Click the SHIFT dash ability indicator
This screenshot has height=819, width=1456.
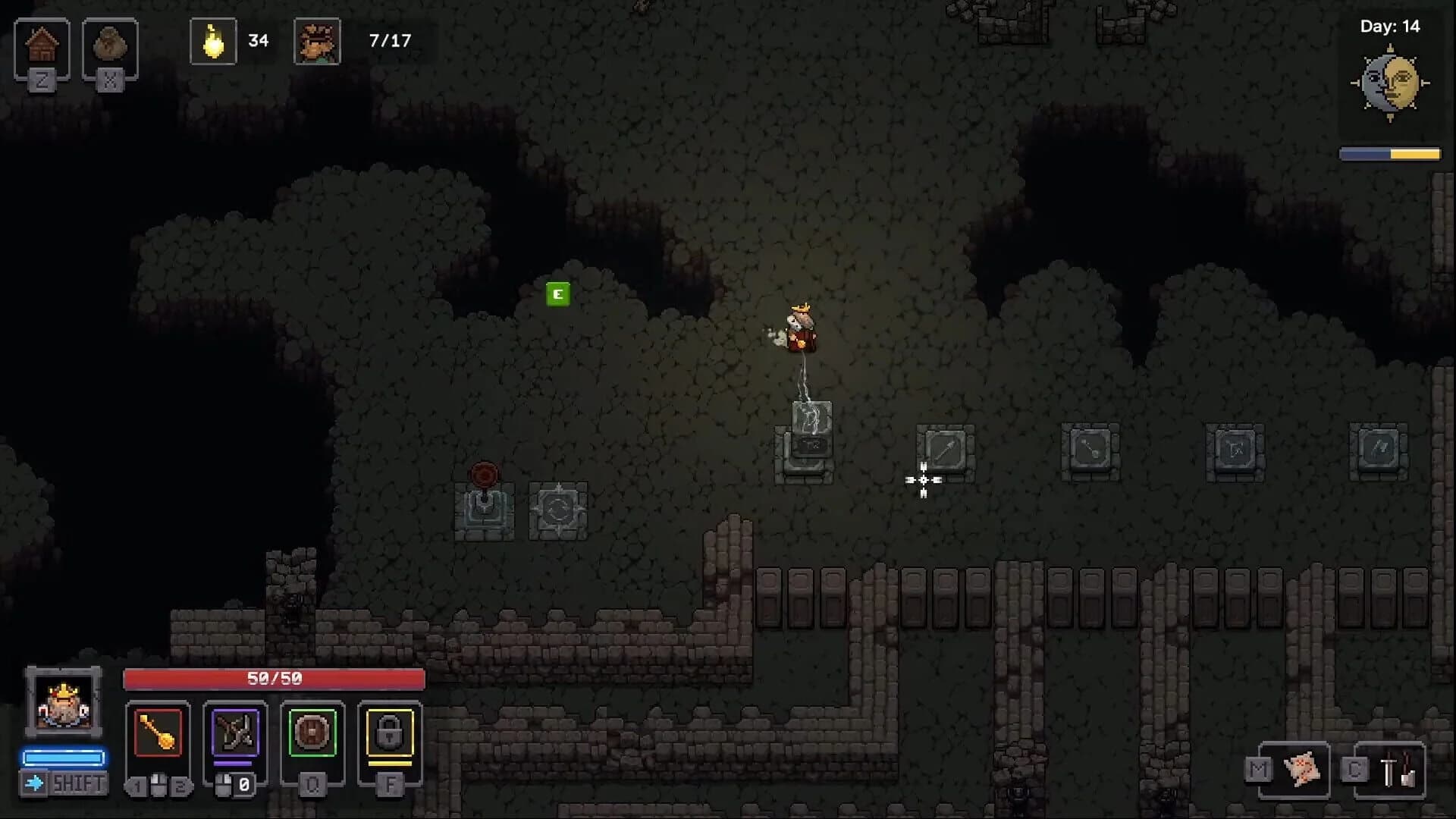tap(64, 783)
